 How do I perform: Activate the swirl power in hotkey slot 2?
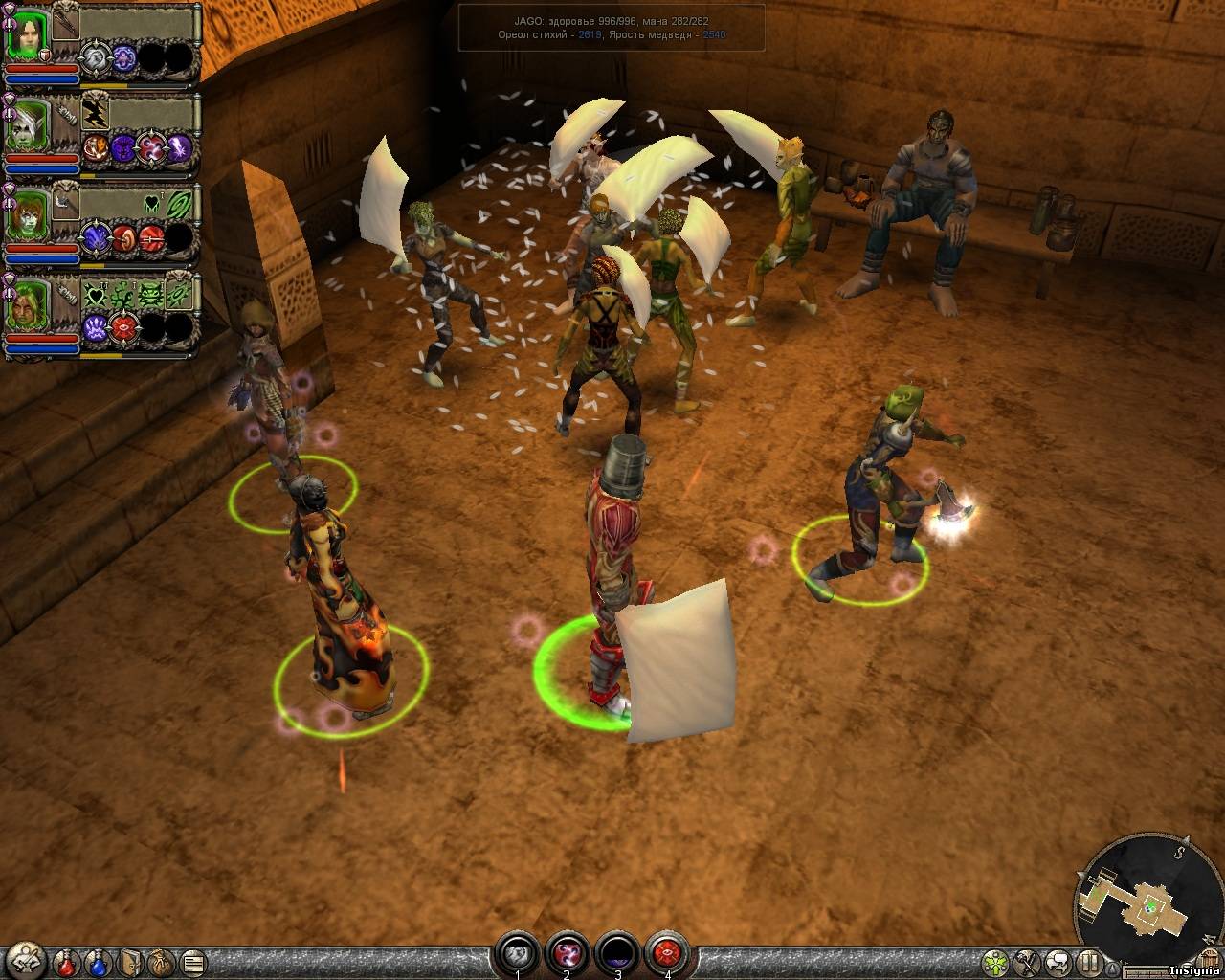pyautogui.click(x=567, y=952)
